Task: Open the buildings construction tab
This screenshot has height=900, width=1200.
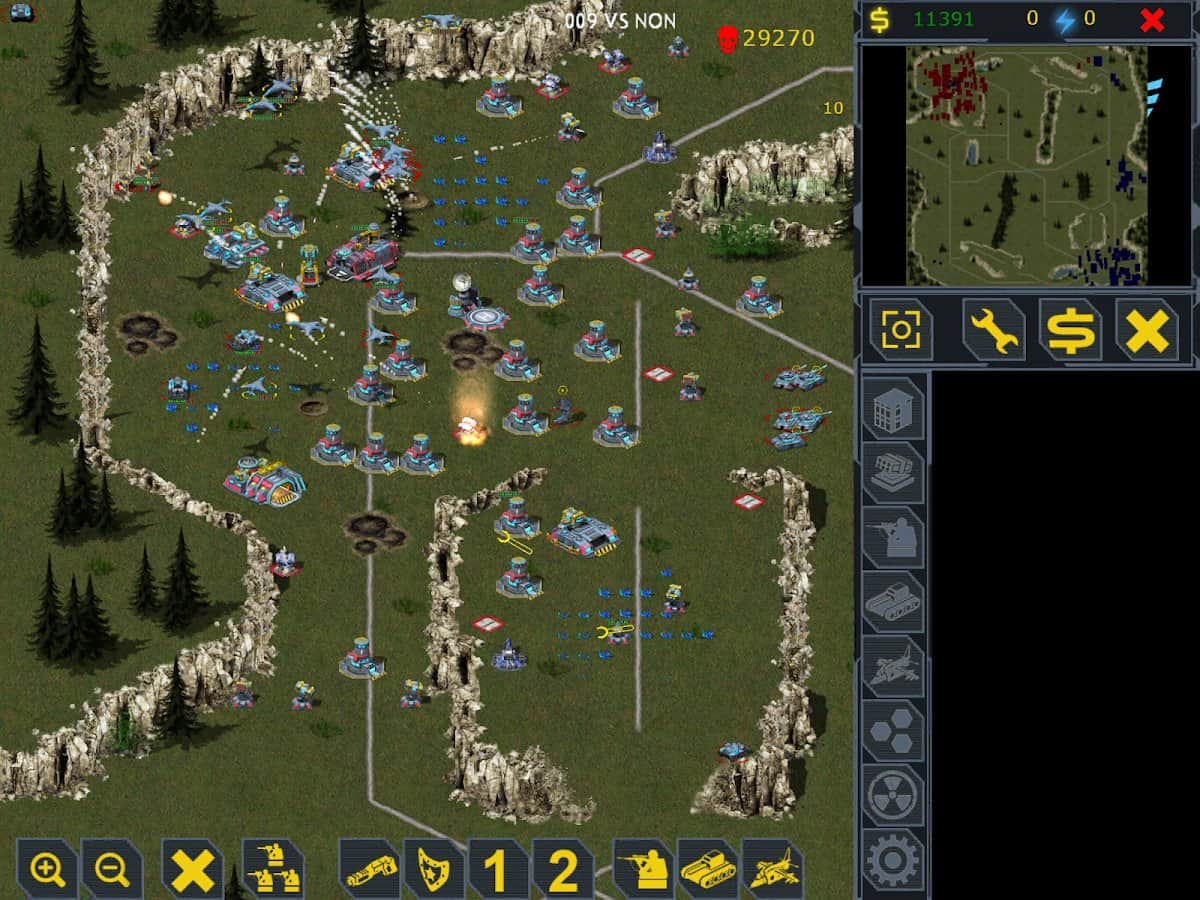Action: pos(893,408)
